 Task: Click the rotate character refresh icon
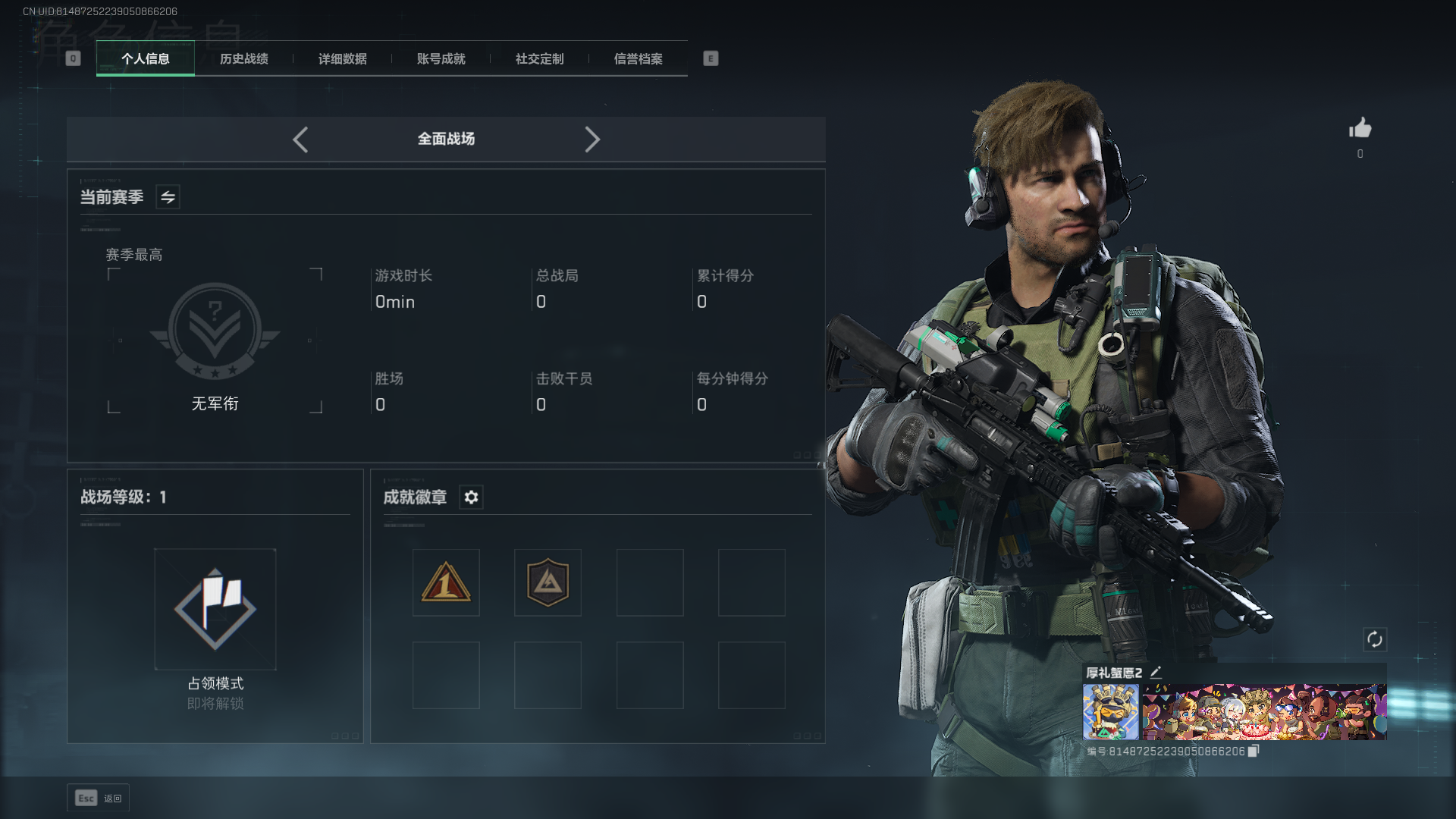1375,639
